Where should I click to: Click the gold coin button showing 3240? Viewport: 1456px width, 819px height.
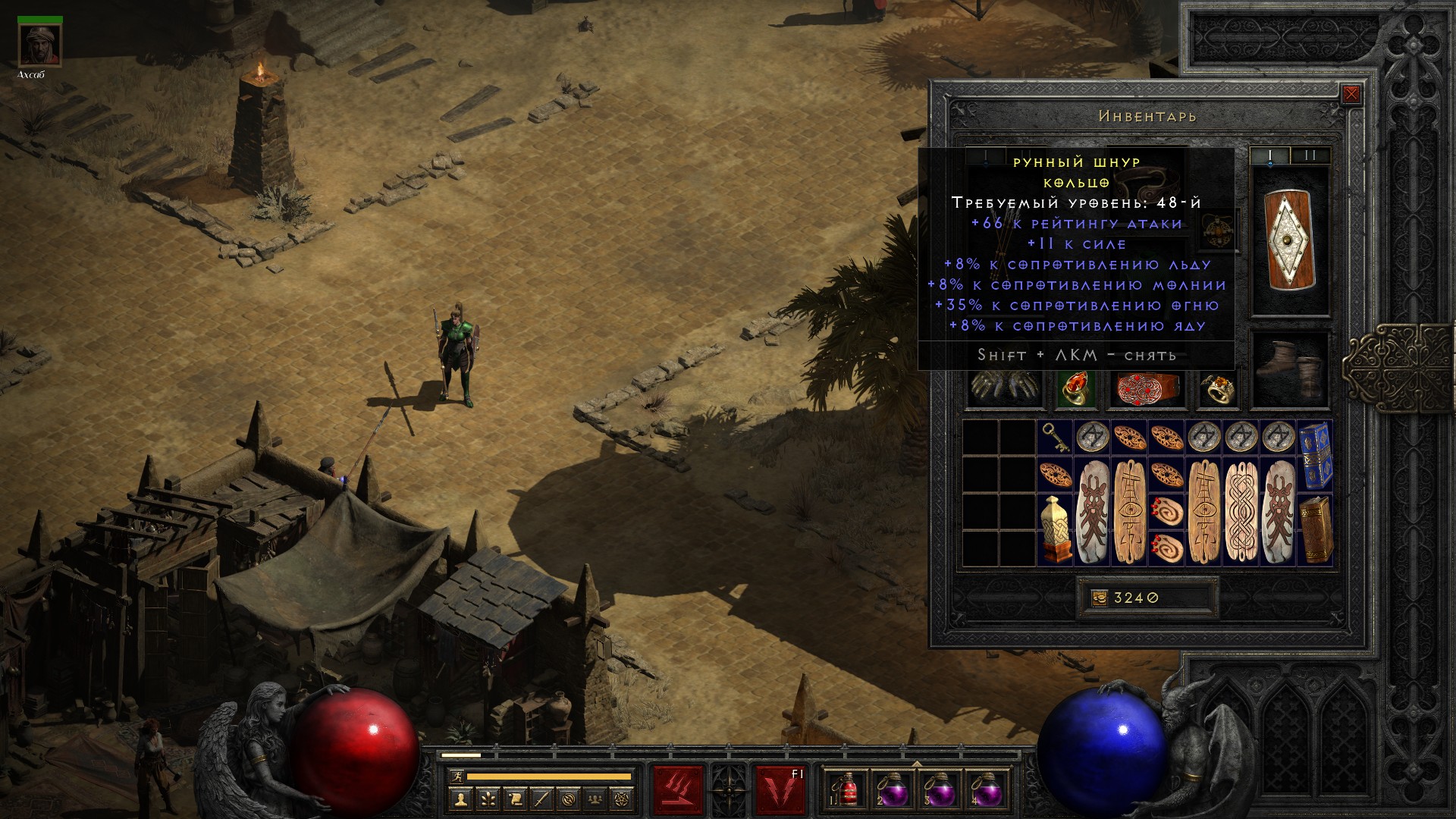[1100, 598]
